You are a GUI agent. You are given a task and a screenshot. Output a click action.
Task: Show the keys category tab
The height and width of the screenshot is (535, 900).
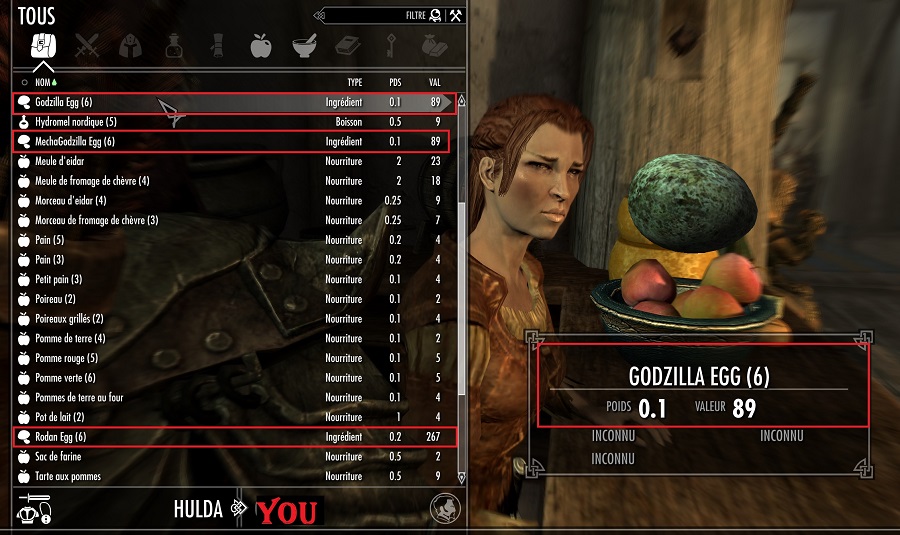tap(391, 45)
